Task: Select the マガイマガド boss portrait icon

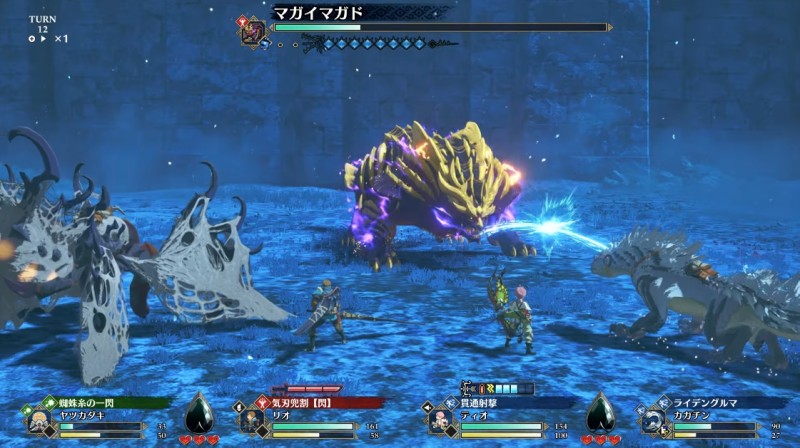Action: pos(254,29)
